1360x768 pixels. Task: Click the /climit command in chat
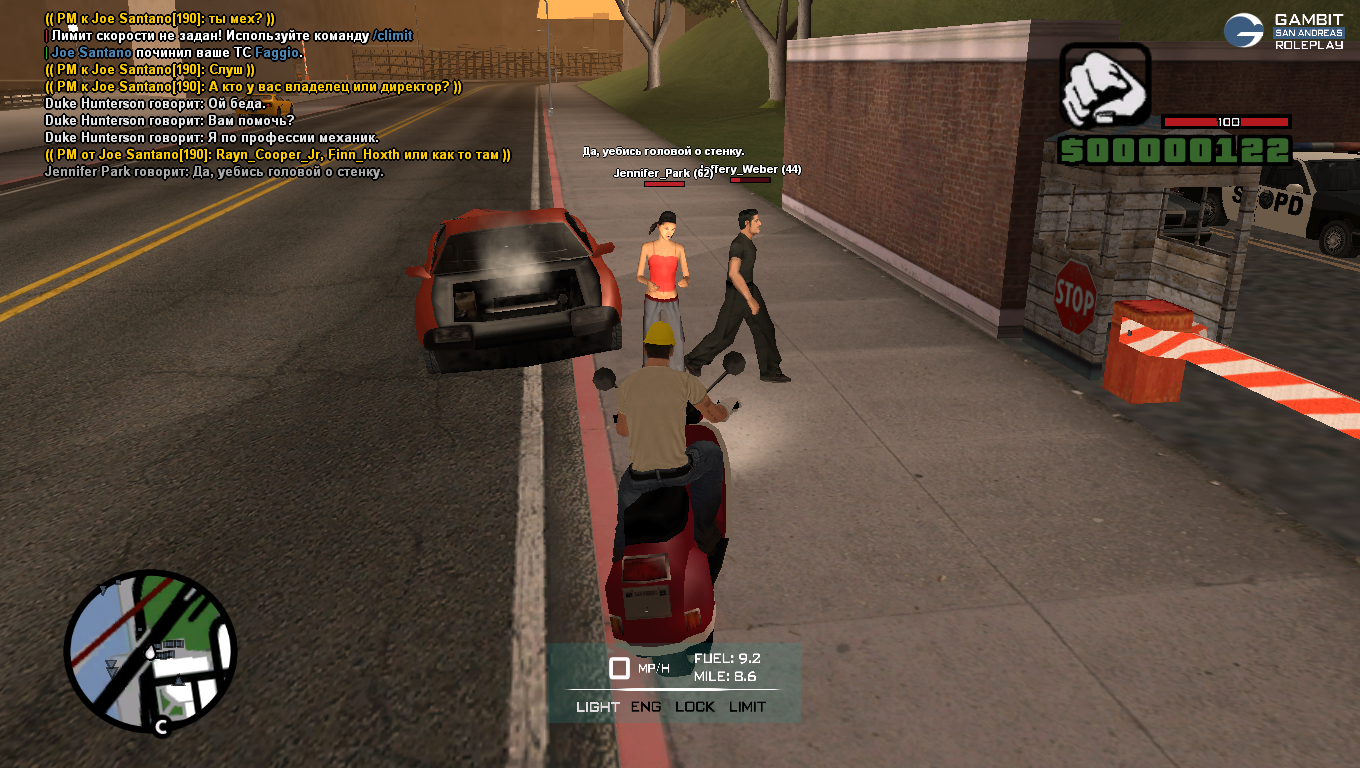393,36
